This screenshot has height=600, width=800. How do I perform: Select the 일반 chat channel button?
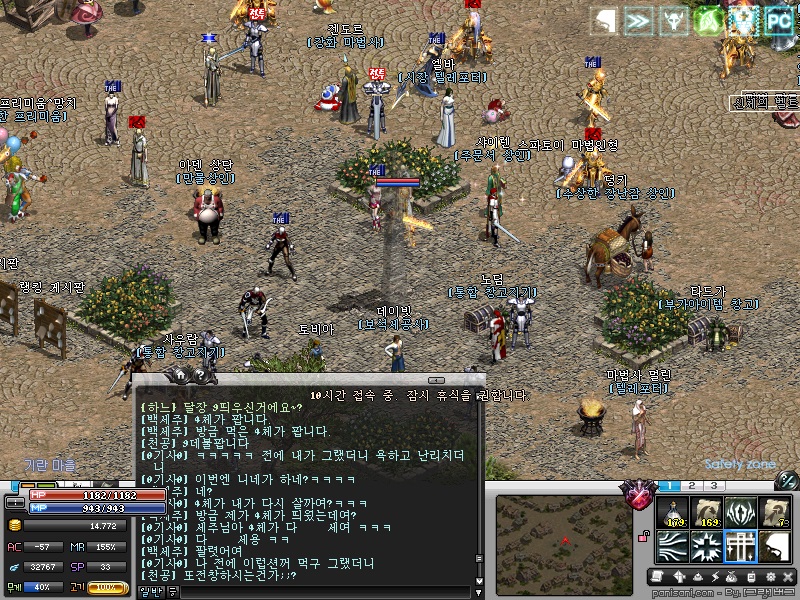pos(151,592)
